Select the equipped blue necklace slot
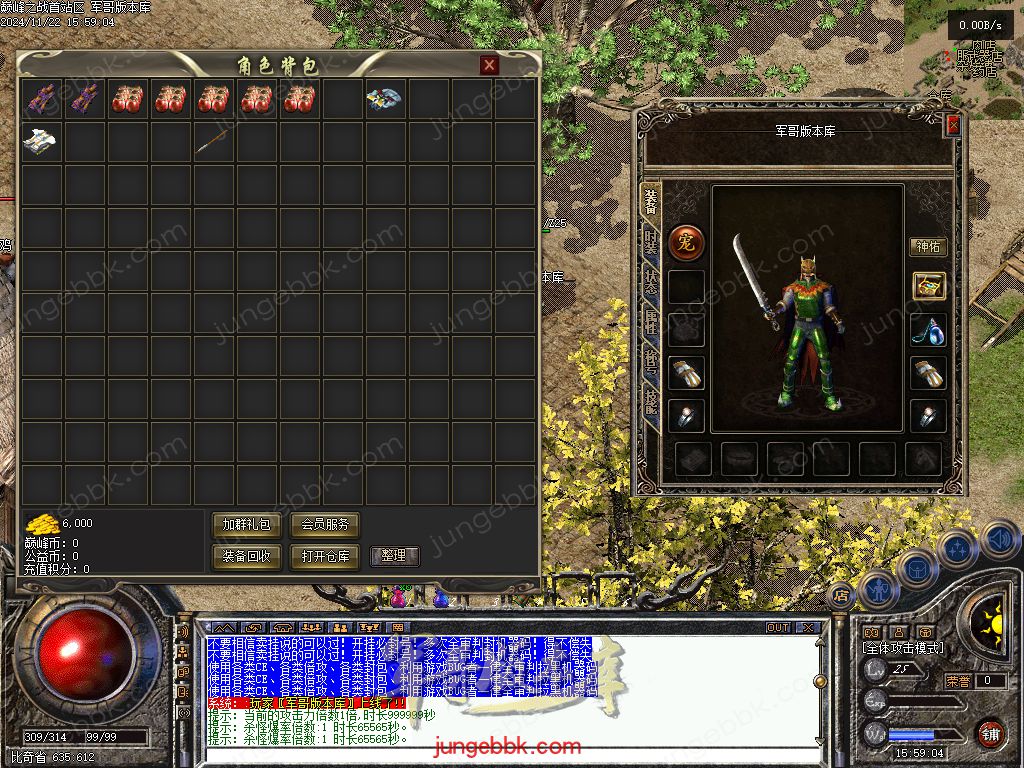Screen dimensions: 1024x768 click(928, 330)
